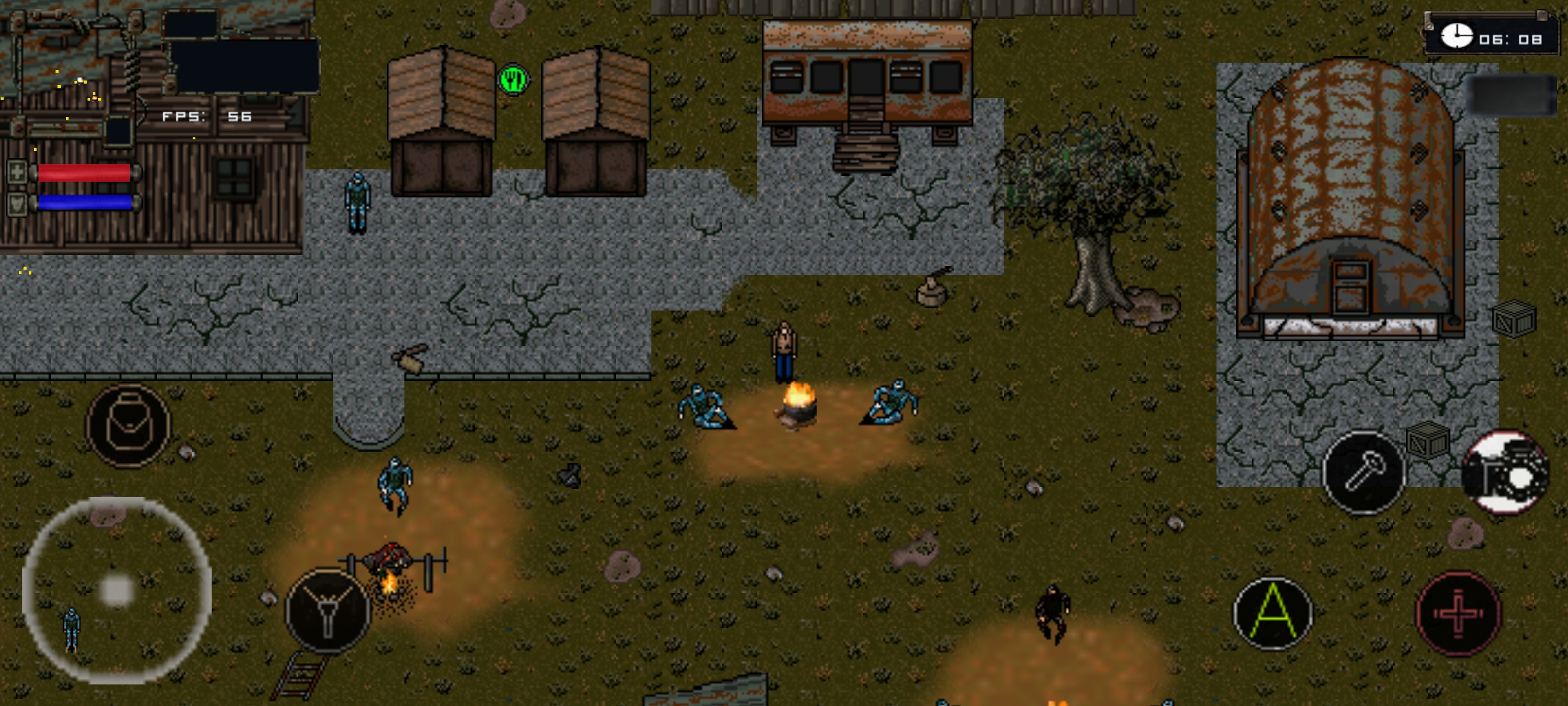The image size is (1568, 706).
Task: Open the wrench crafting button
Action: 1364,472
